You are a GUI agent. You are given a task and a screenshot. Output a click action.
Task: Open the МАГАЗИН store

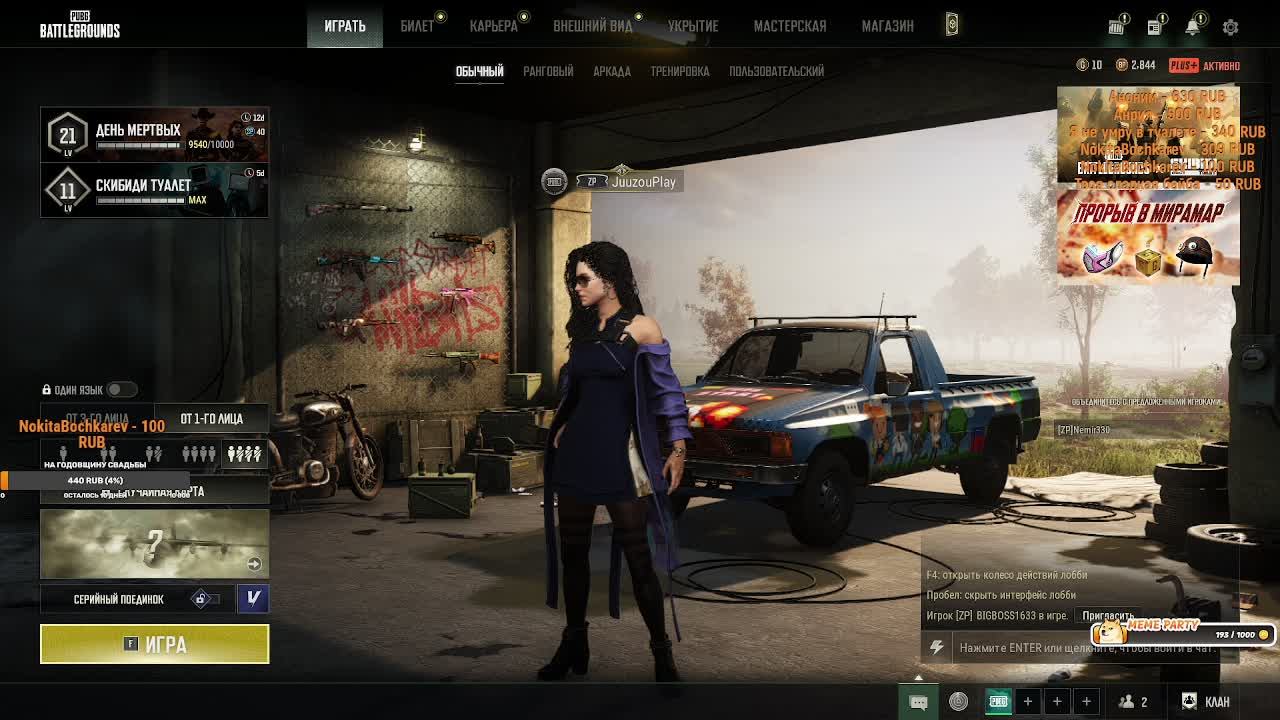tap(887, 26)
